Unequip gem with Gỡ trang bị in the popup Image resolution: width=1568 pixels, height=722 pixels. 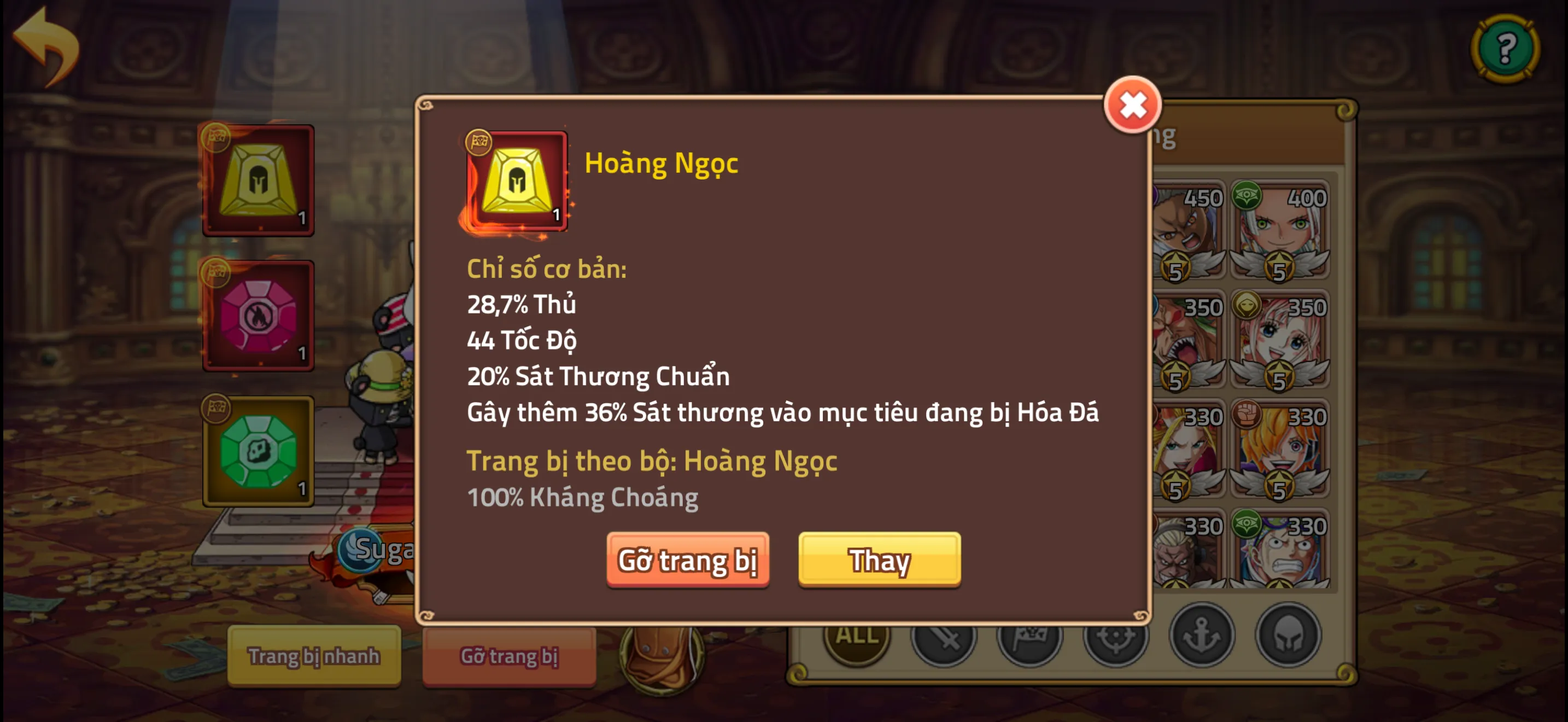[x=687, y=560]
